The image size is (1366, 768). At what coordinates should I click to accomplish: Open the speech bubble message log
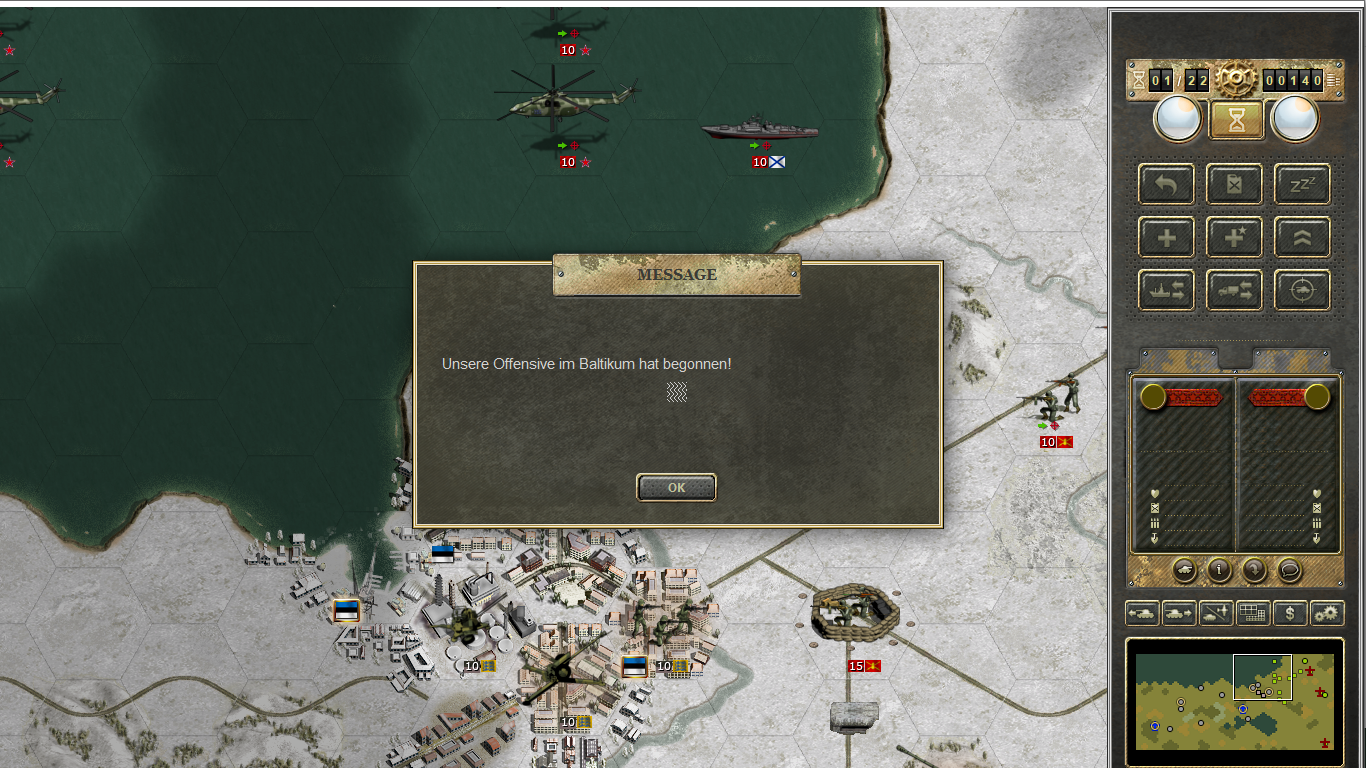pos(1290,570)
